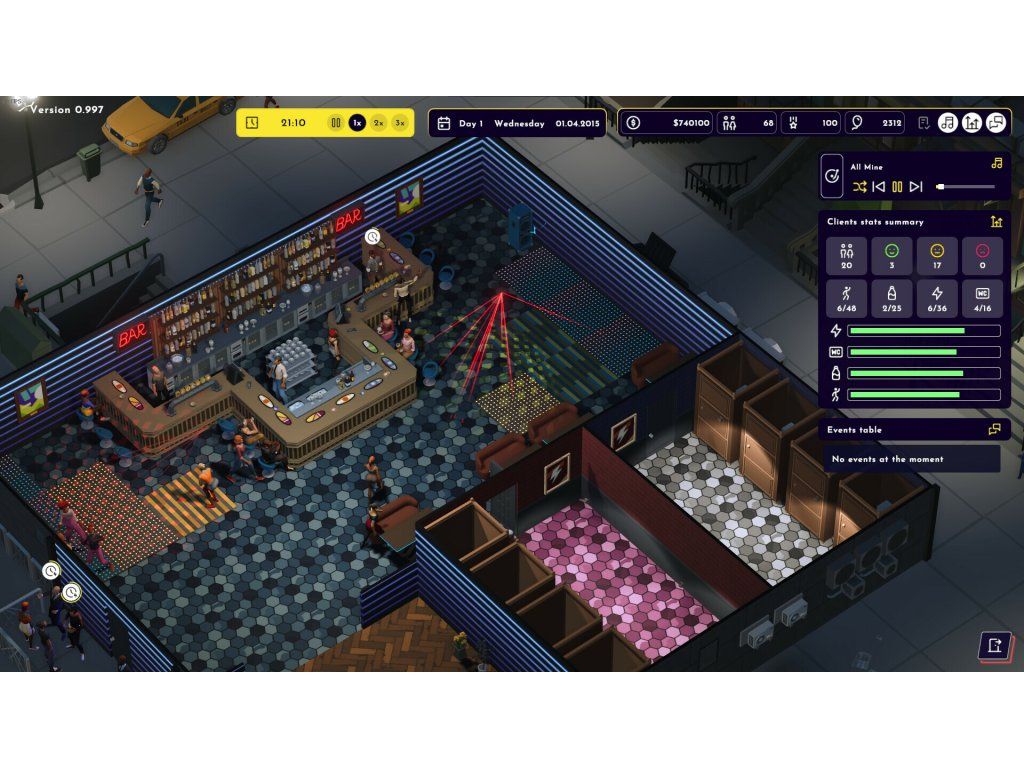Pause the All Mine music track

point(897,187)
